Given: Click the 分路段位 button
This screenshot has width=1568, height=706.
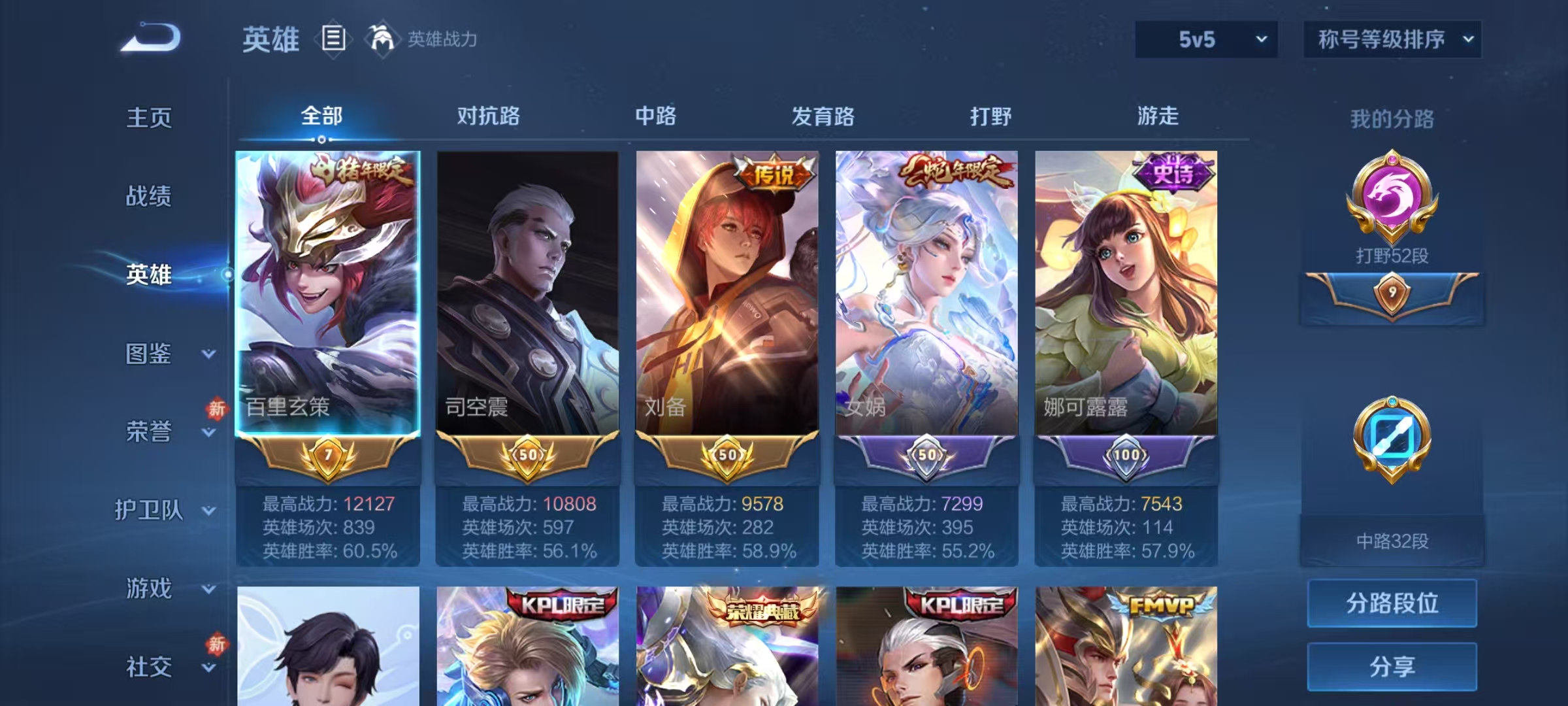Looking at the screenshot, I should click(x=1392, y=603).
